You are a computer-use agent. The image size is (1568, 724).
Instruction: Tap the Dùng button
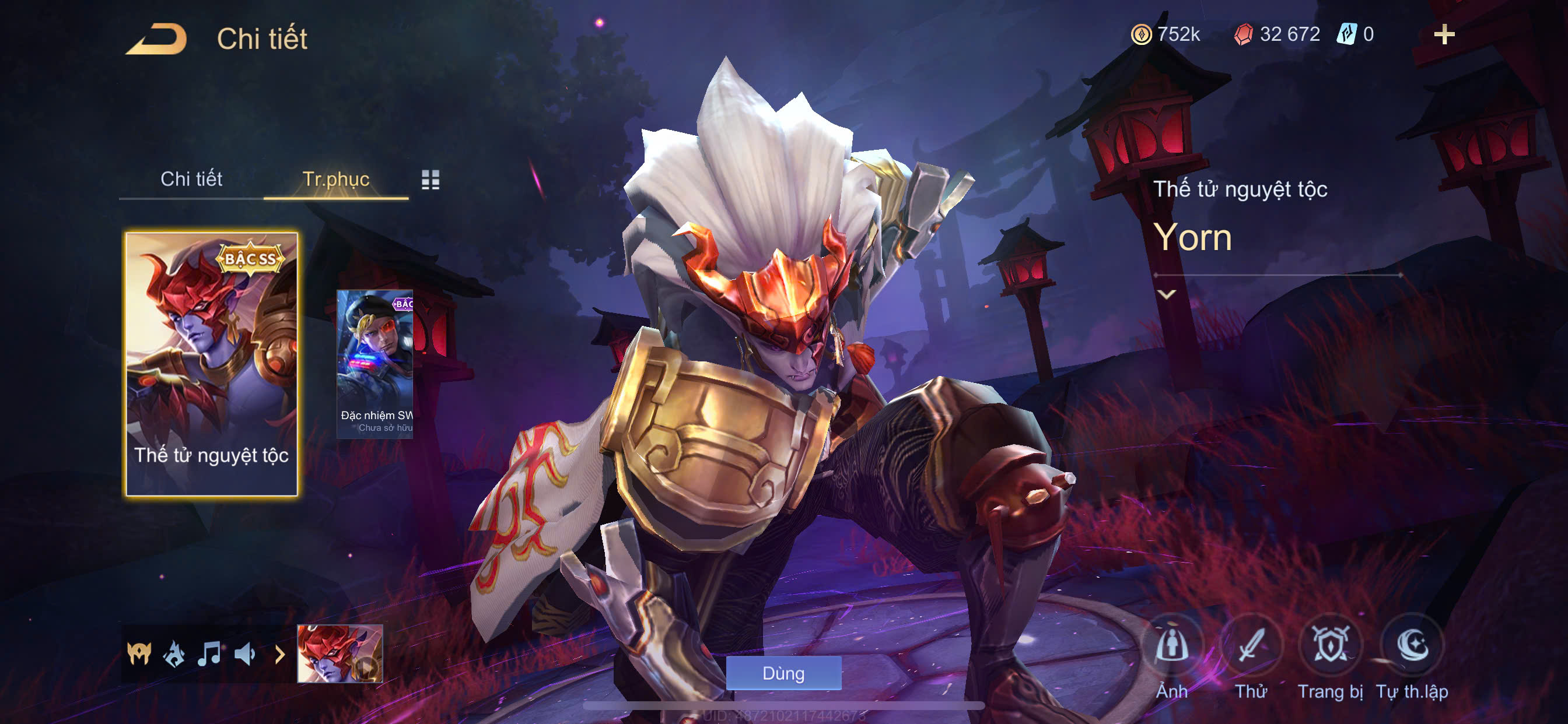click(783, 673)
